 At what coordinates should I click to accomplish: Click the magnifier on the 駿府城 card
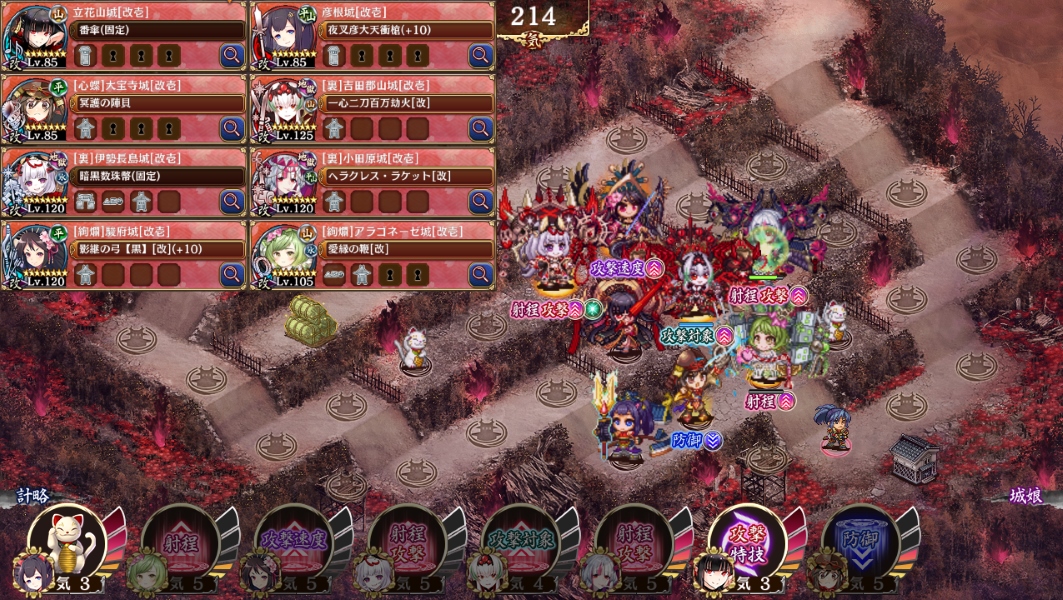pyautogui.click(x=233, y=275)
